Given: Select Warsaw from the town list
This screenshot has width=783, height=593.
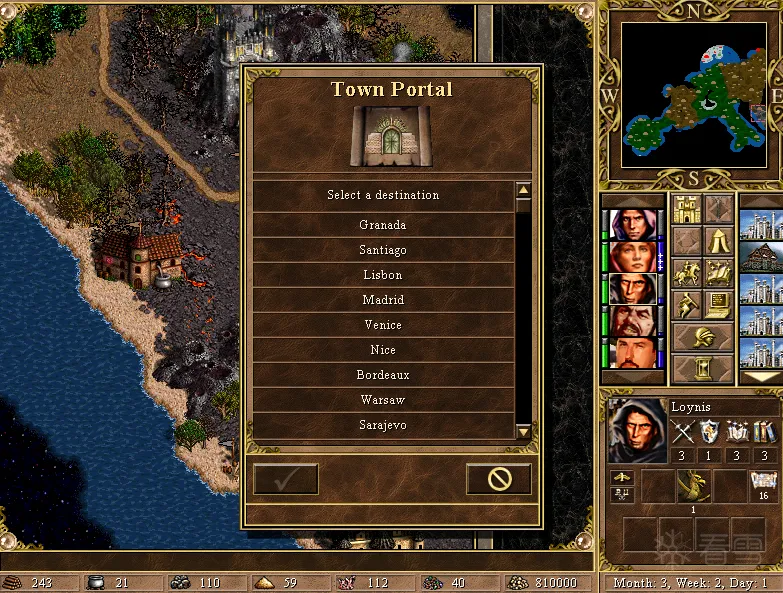Looking at the screenshot, I should coord(382,400).
